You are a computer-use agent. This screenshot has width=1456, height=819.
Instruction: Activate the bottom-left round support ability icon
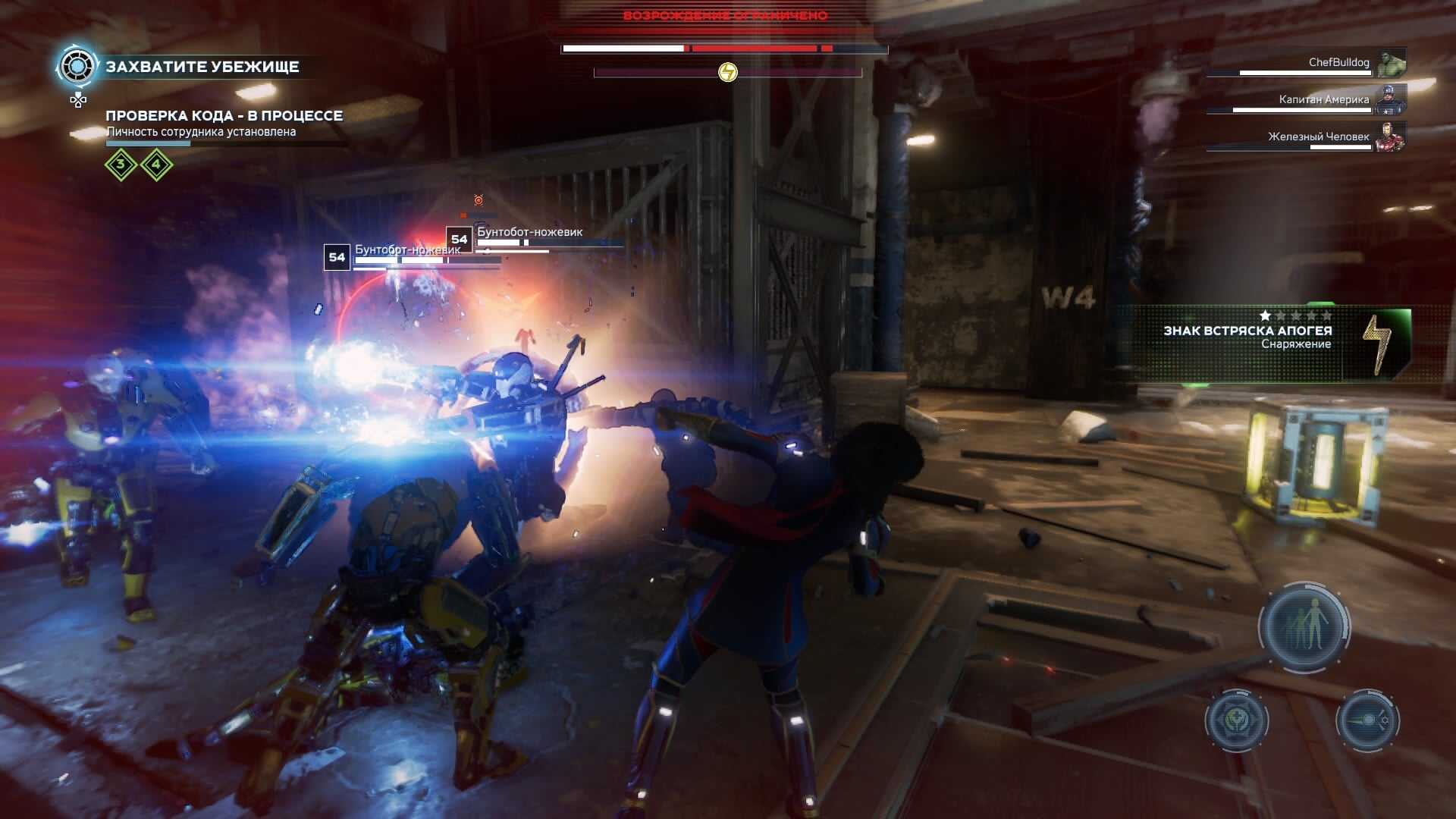1237,720
